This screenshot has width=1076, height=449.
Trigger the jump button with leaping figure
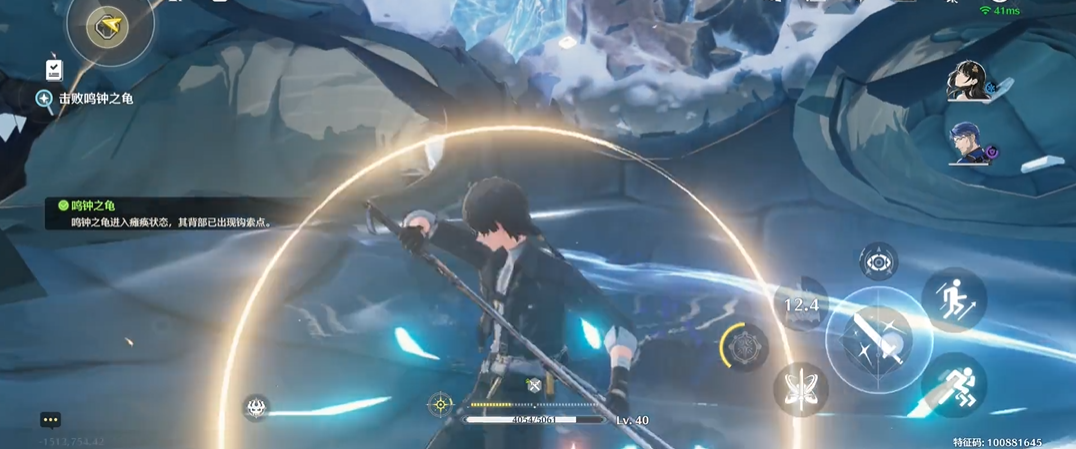954,299
